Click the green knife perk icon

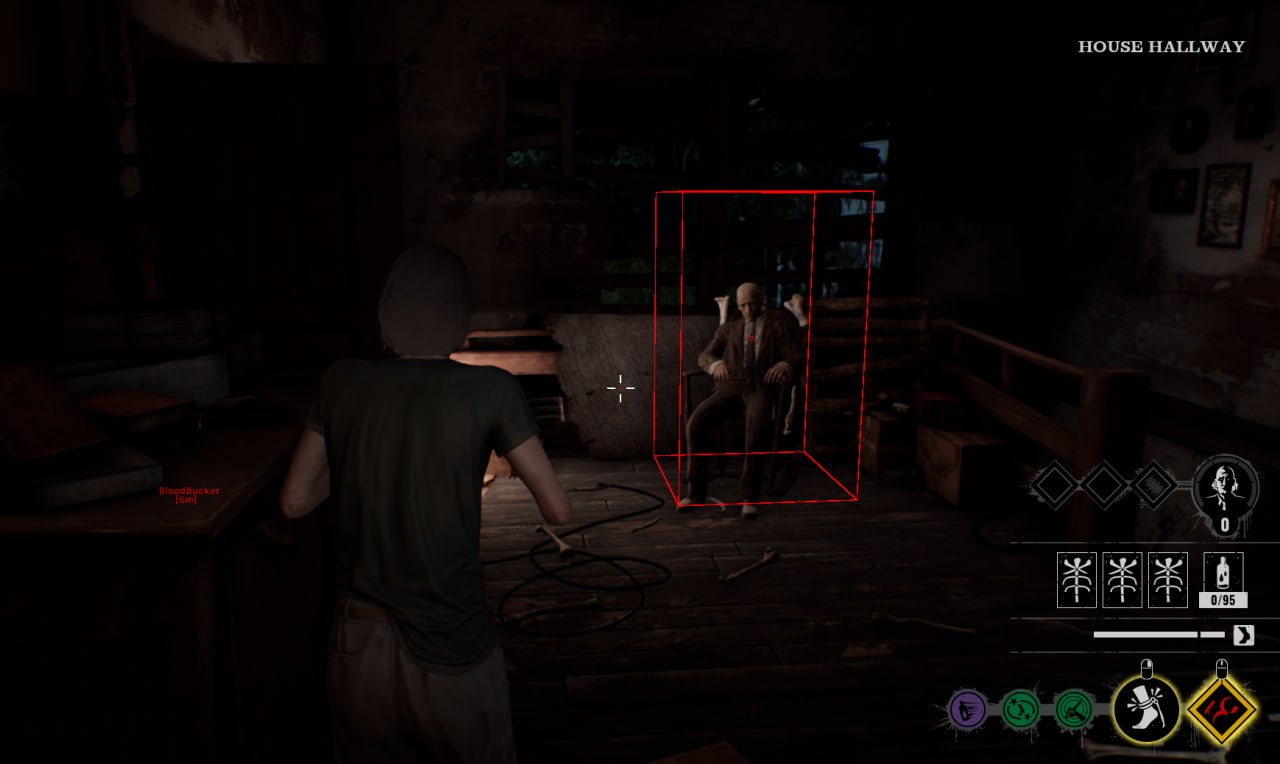(x=1074, y=710)
